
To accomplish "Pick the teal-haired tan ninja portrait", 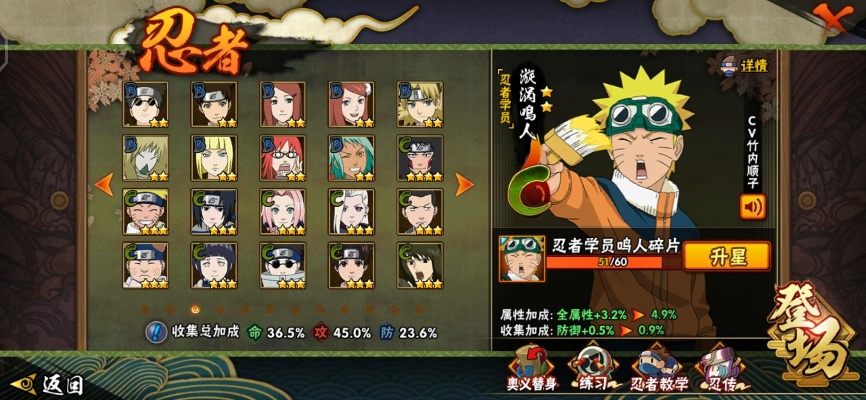I will click(x=350, y=157).
